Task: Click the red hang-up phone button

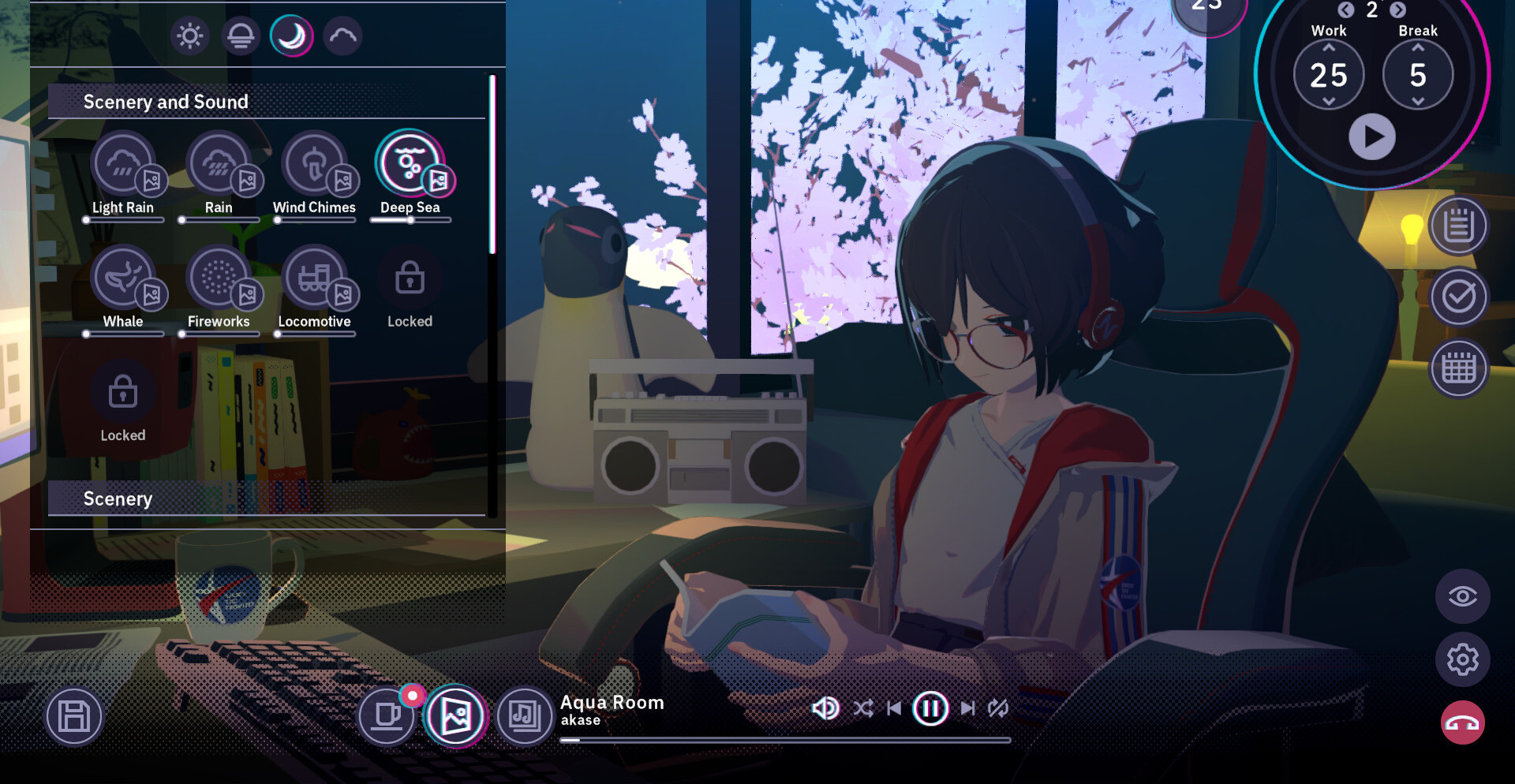Action: click(1462, 722)
